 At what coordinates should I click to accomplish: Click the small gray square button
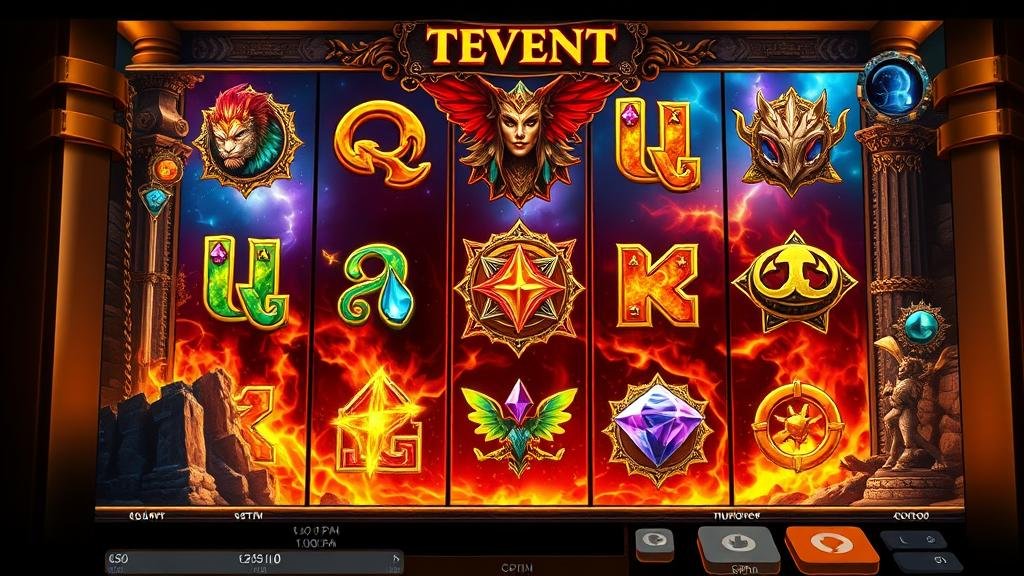653,543
